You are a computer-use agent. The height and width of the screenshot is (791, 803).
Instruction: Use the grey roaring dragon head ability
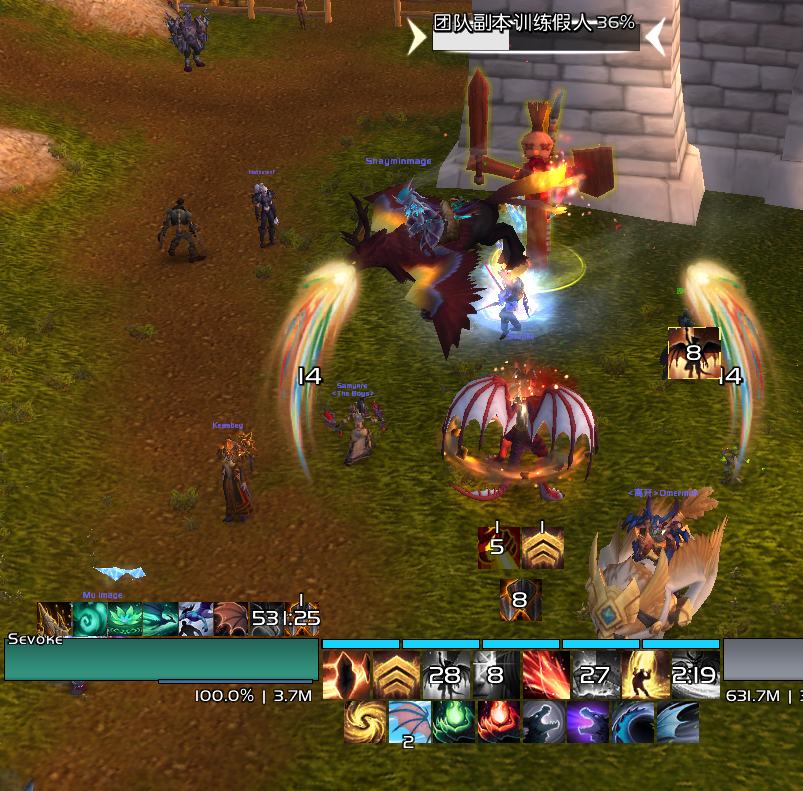tap(543, 721)
